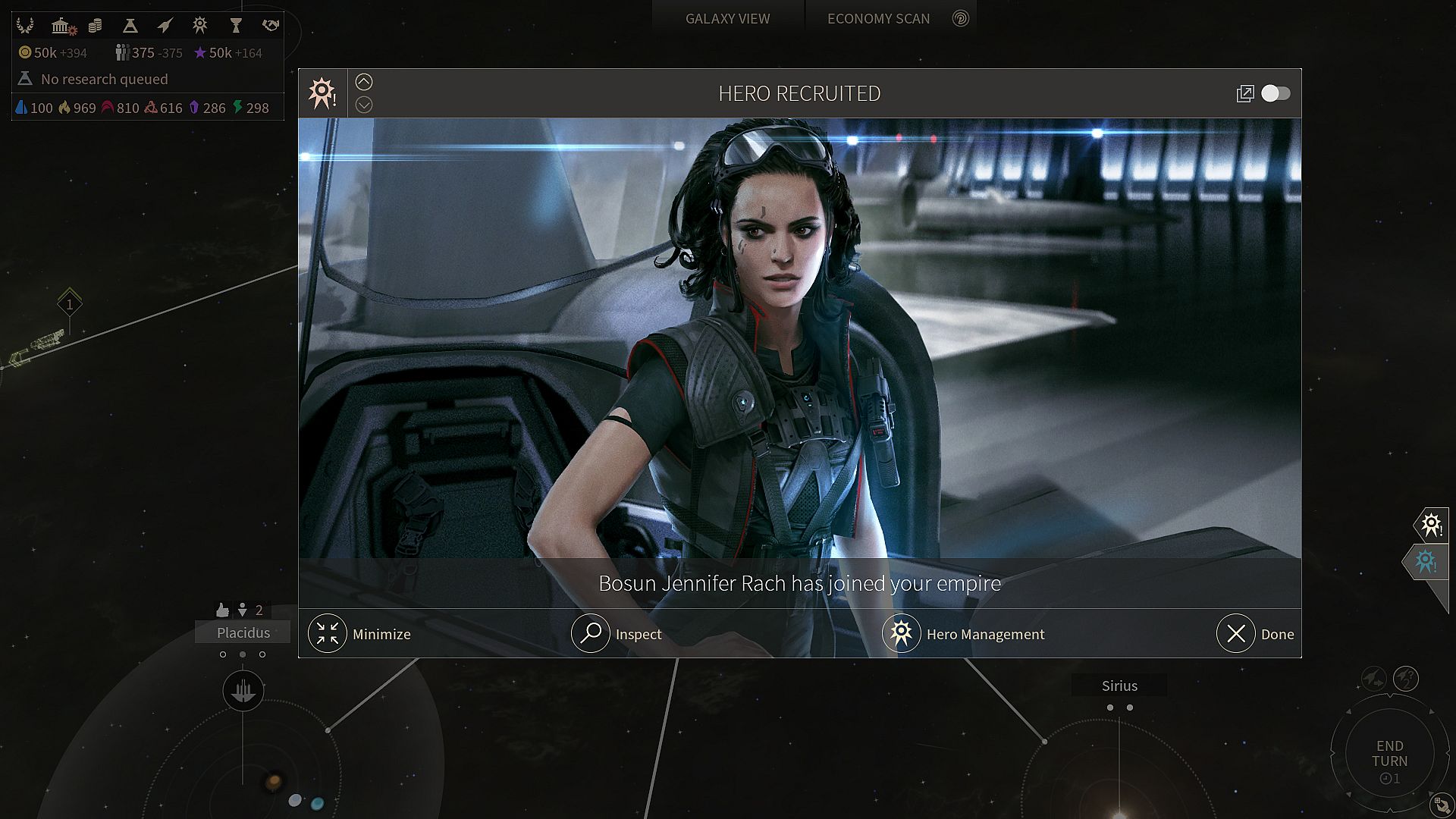The height and width of the screenshot is (819, 1456).
Task: Click the pop-out window icon beside the toggle
Action: click(1244, 93)
